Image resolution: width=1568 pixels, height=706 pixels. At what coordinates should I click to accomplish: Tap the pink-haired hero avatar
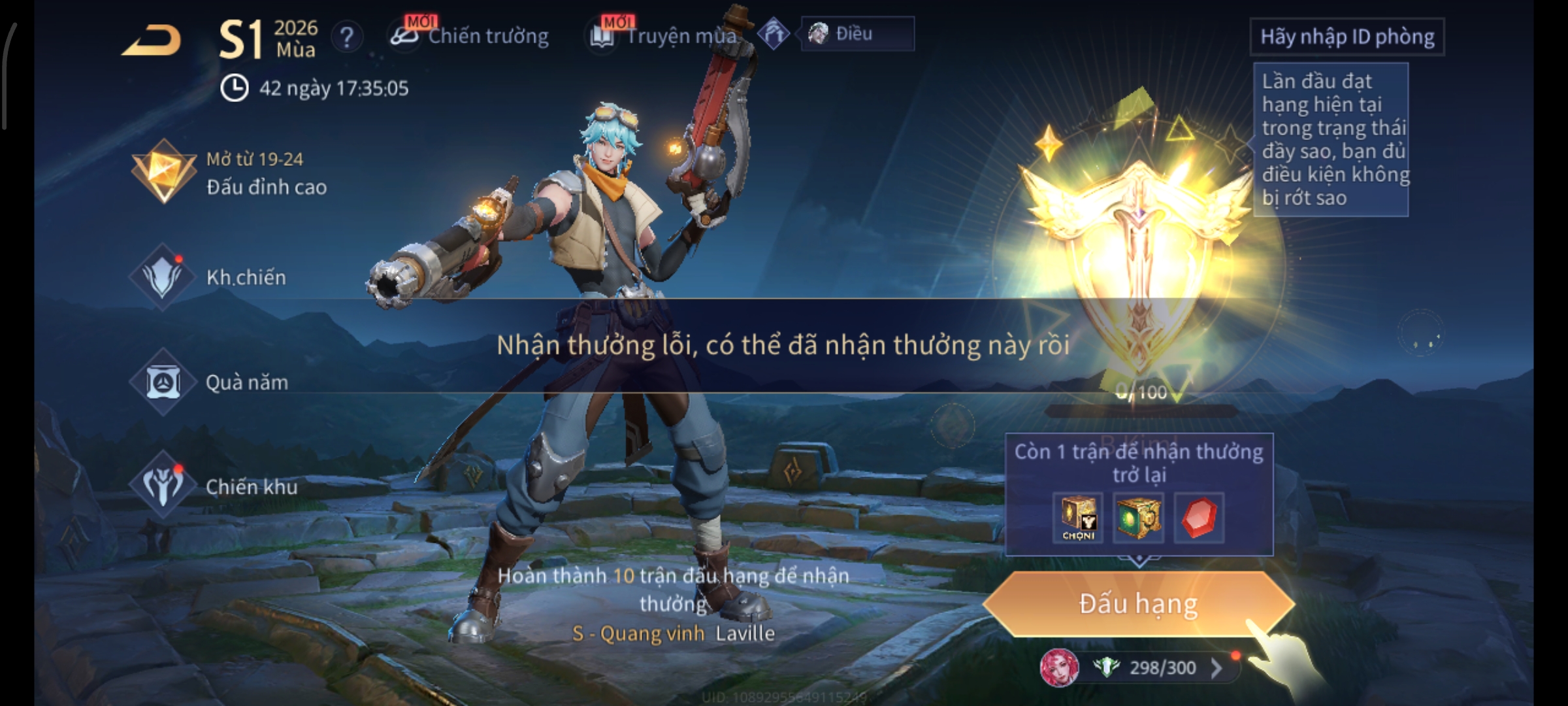click(1059, 668)
